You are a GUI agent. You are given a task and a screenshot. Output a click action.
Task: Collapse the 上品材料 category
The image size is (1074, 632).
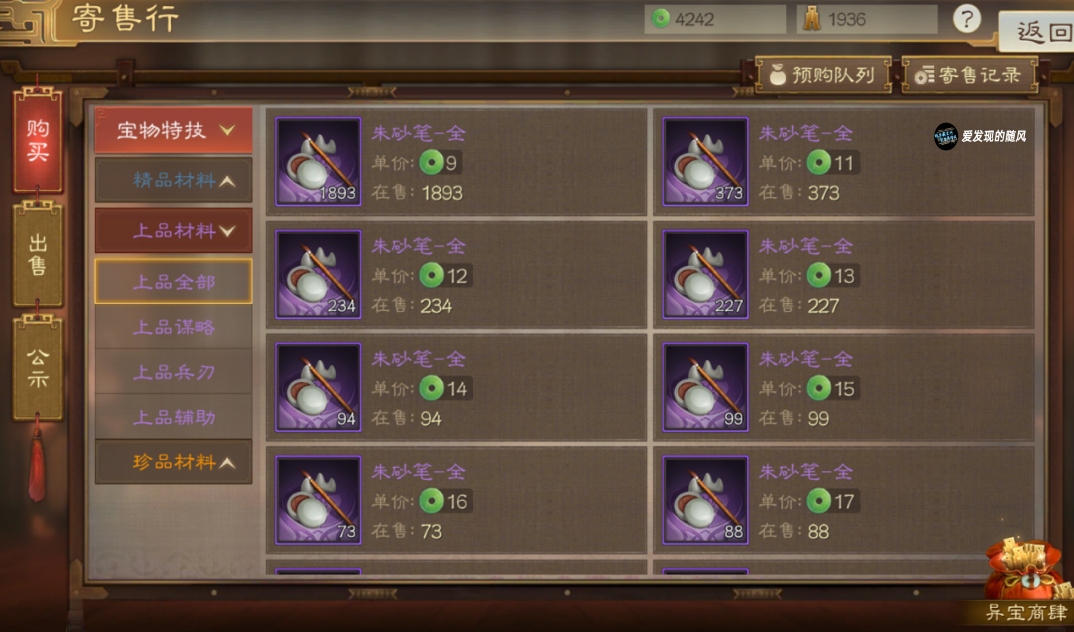[174, 231]
